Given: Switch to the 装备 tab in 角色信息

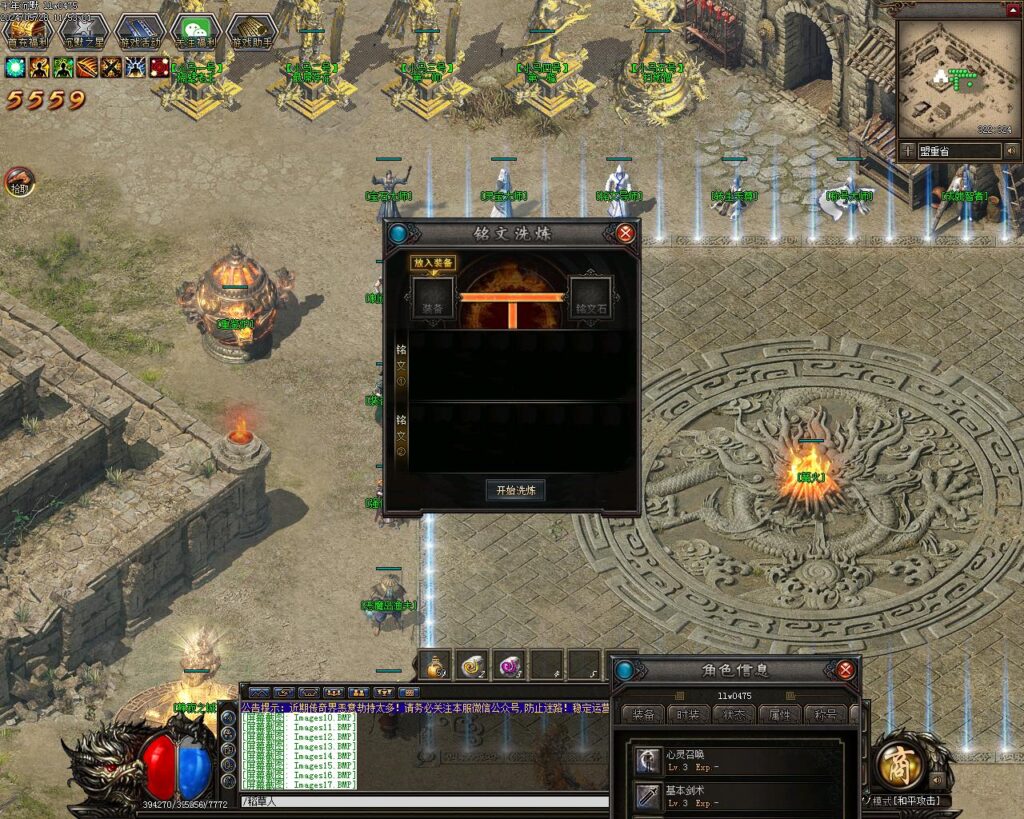Looking at the screenshot, I should coord(644,714).
